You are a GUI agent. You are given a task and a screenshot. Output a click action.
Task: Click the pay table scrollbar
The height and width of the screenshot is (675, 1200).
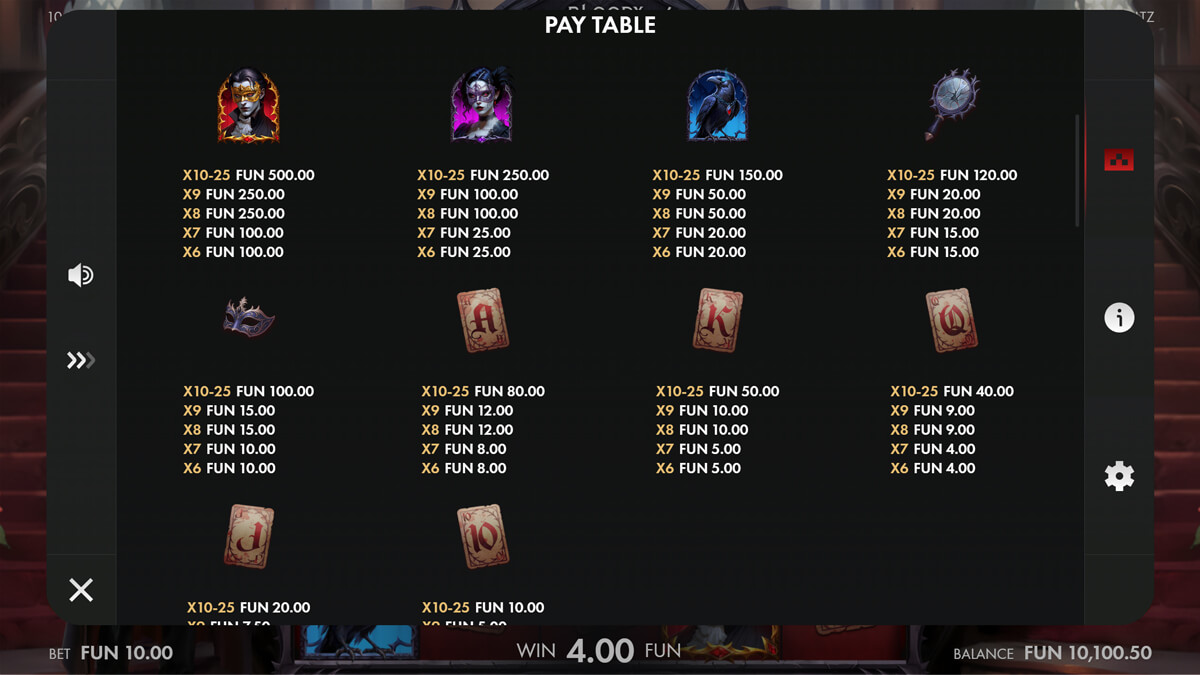[1077, 170]
